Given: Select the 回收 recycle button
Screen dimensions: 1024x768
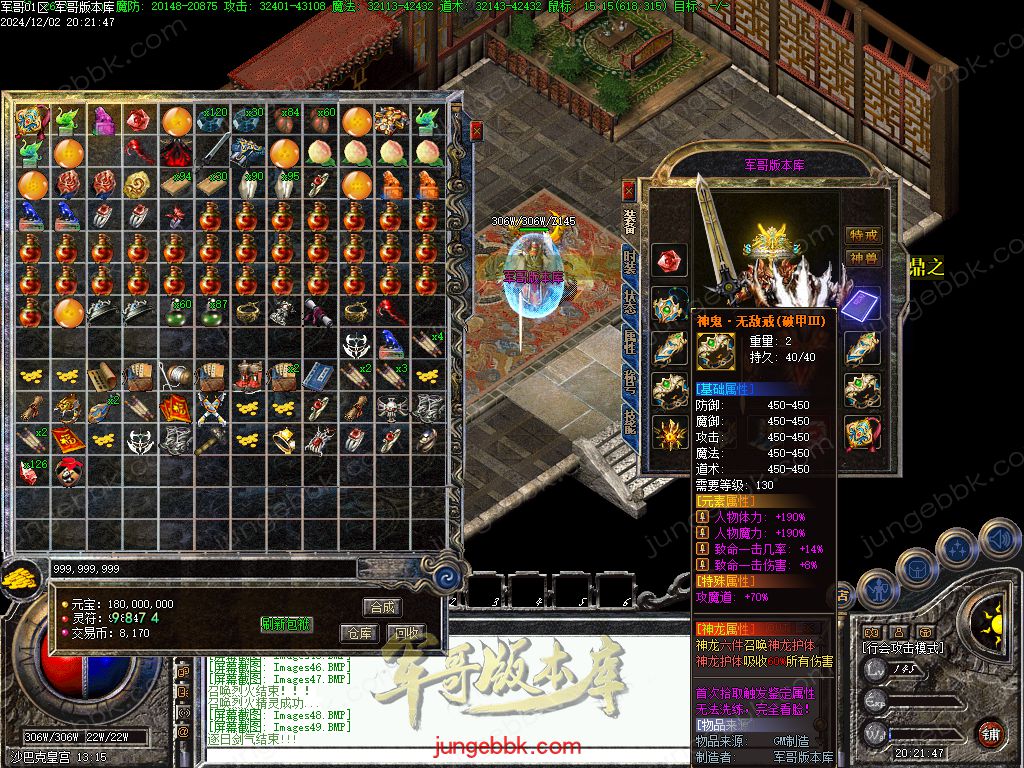Looking at the screenshot, I should tap(406, 633).
